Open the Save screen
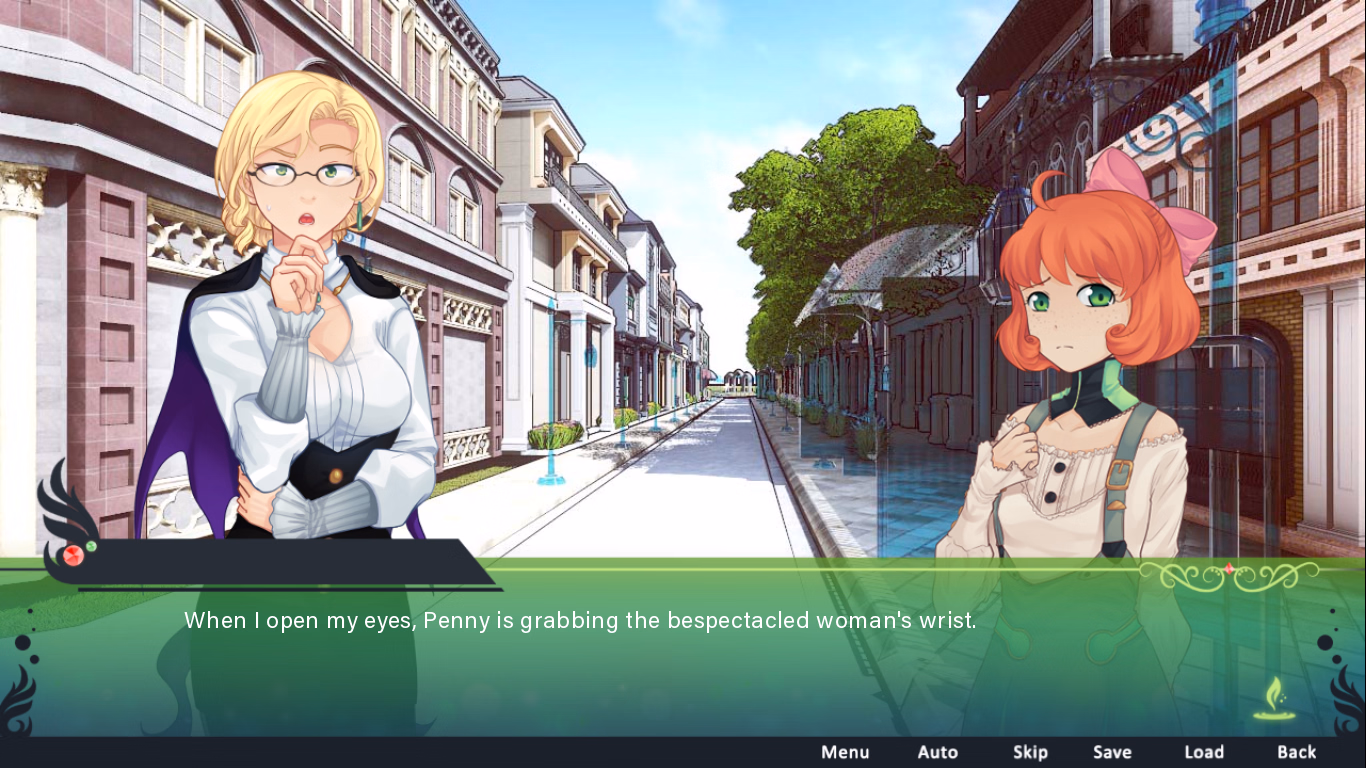Viewport: 1366px width, 768px height. pyautogui.click(x=1112, y=752)
